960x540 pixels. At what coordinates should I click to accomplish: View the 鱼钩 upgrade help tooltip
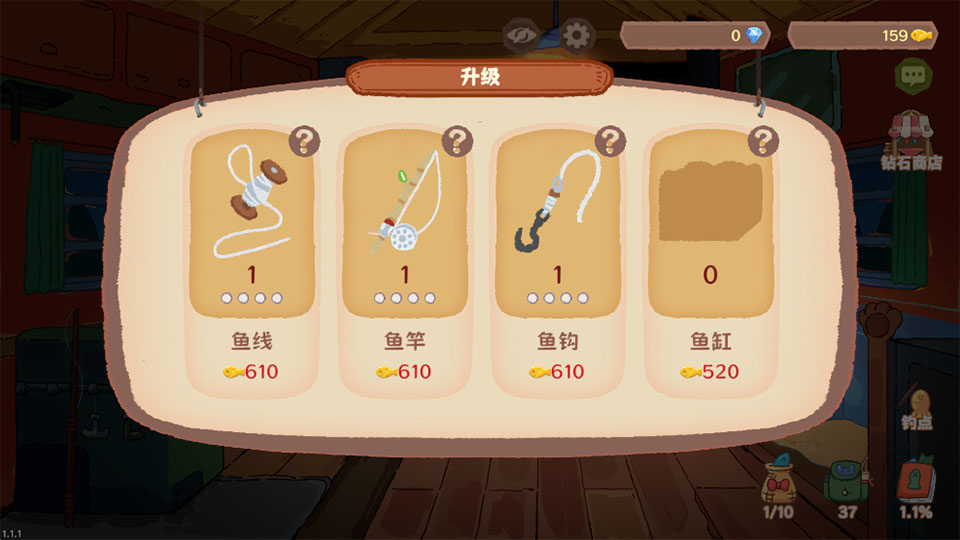pos(610,141)
